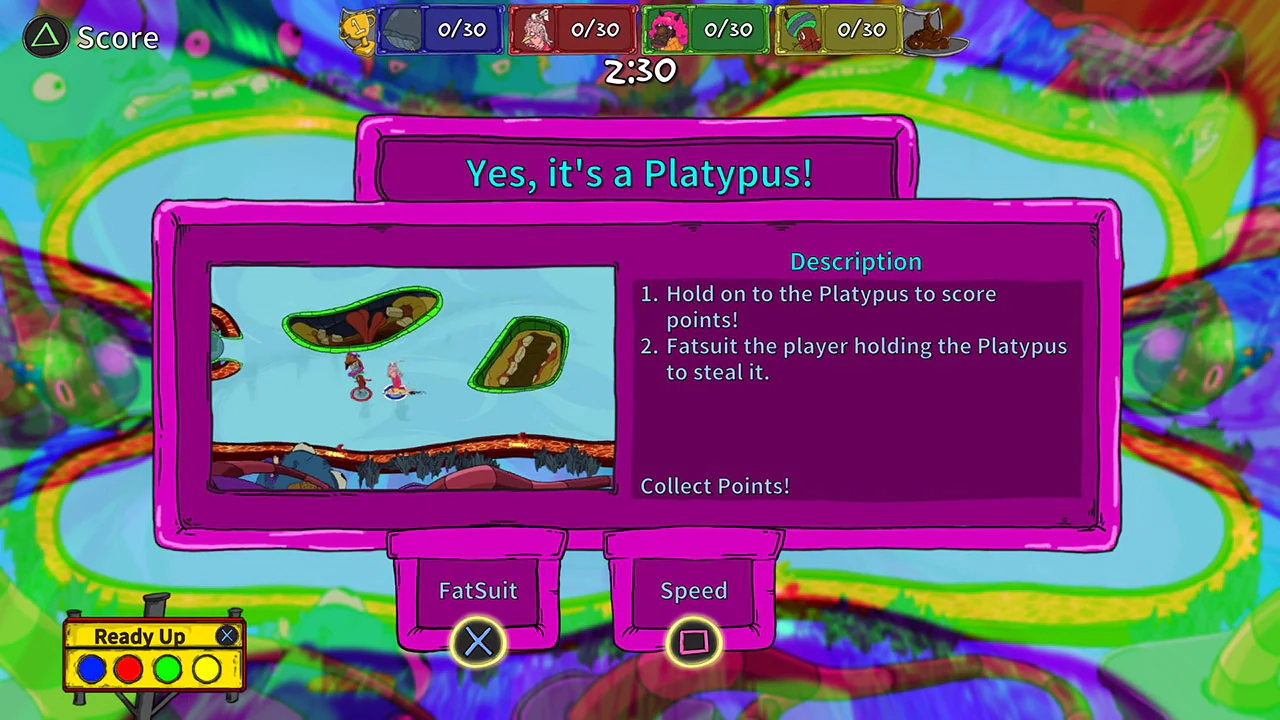Click the trophy icon on the scoreboard
1280x720 pixels.
click(x=357, y=30)
